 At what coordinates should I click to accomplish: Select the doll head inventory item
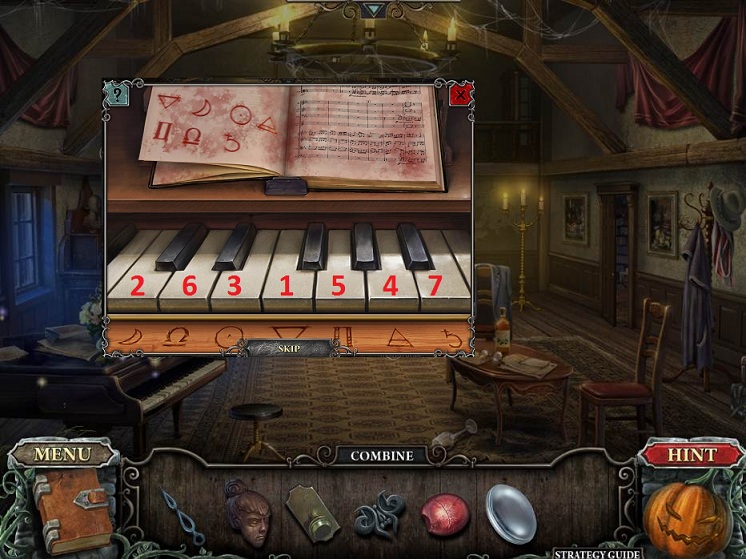coord(246,510)
